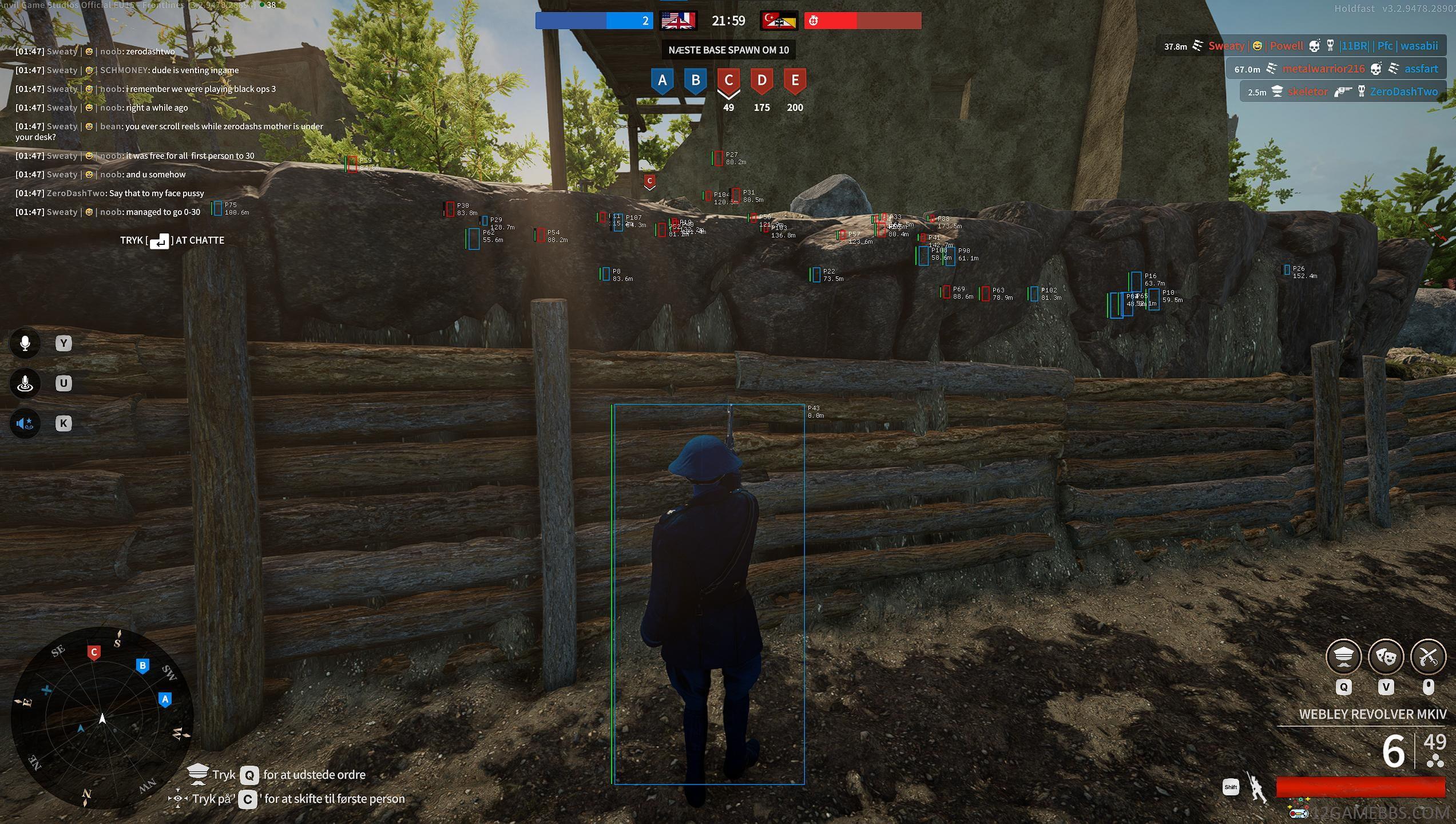Image resolution: width=1456 pixels, height=824 pixels.
Task: Select the Webley Revolver MKIV weapon label
Action: pyautogui.click(x=1372, y=714)
